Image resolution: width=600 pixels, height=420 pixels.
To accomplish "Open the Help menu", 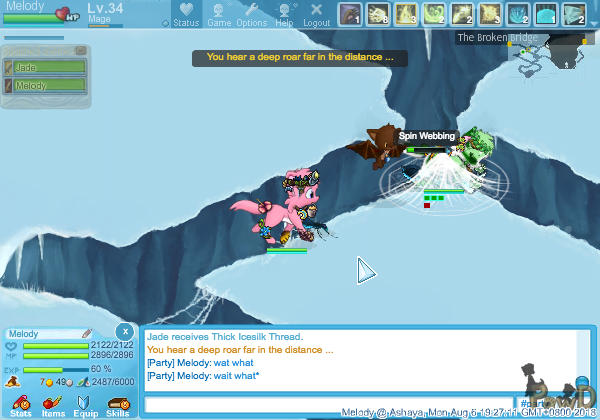I will click(285, 14).
